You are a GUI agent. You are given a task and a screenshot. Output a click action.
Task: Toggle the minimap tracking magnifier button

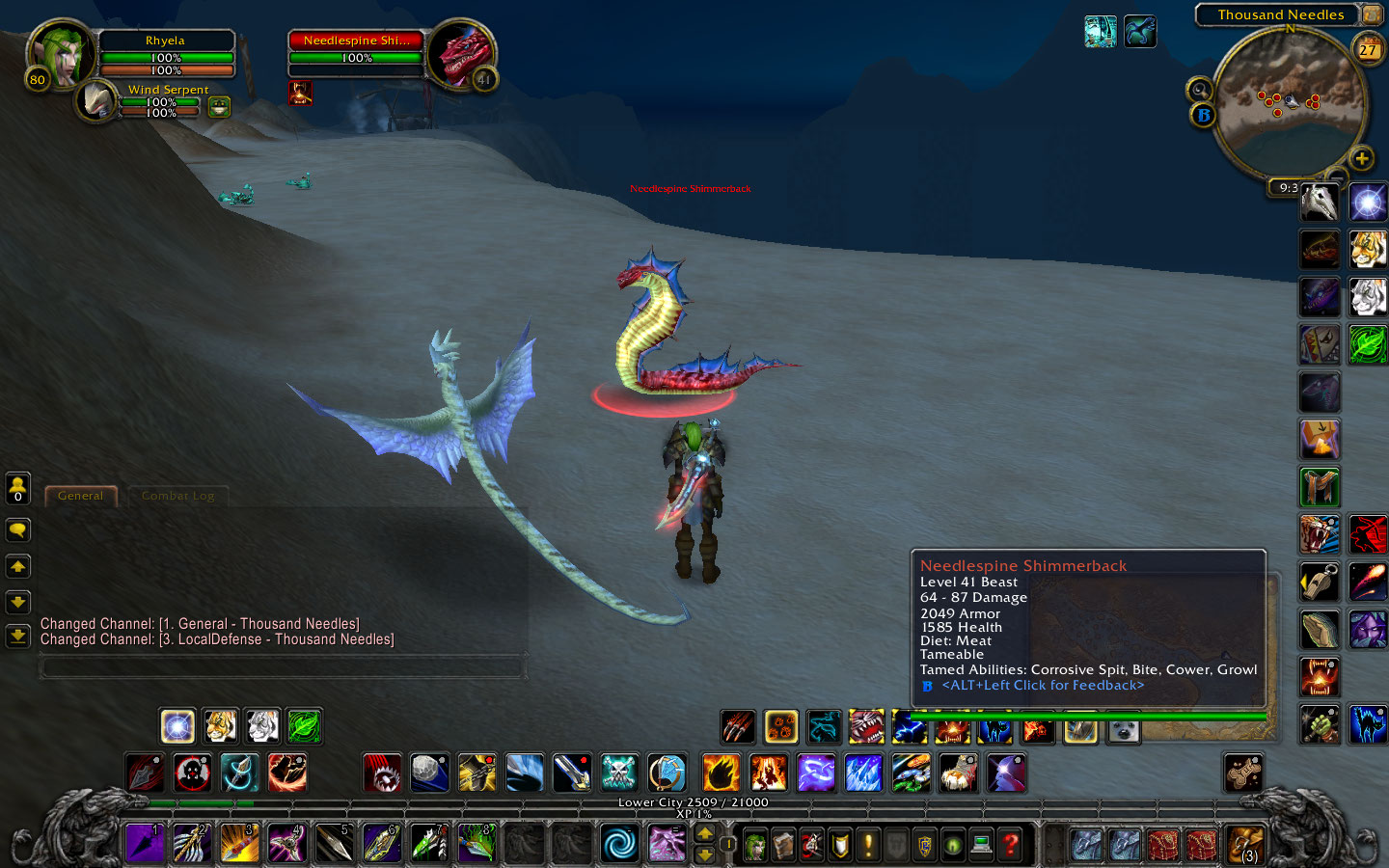(1200, 90)
